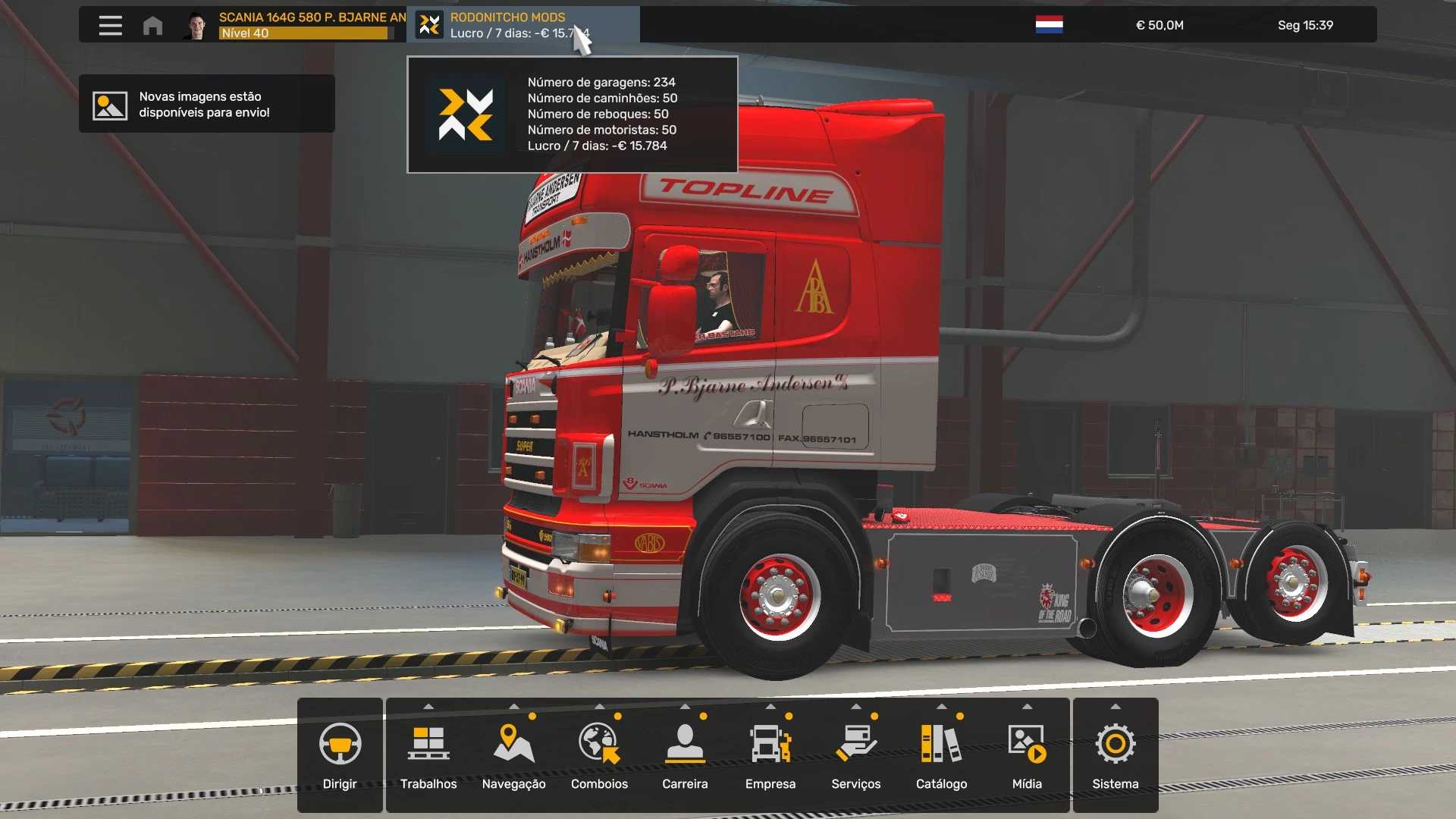Click the home garage icon
Viewport: 1456px width, 819px height.
[152, 26]
